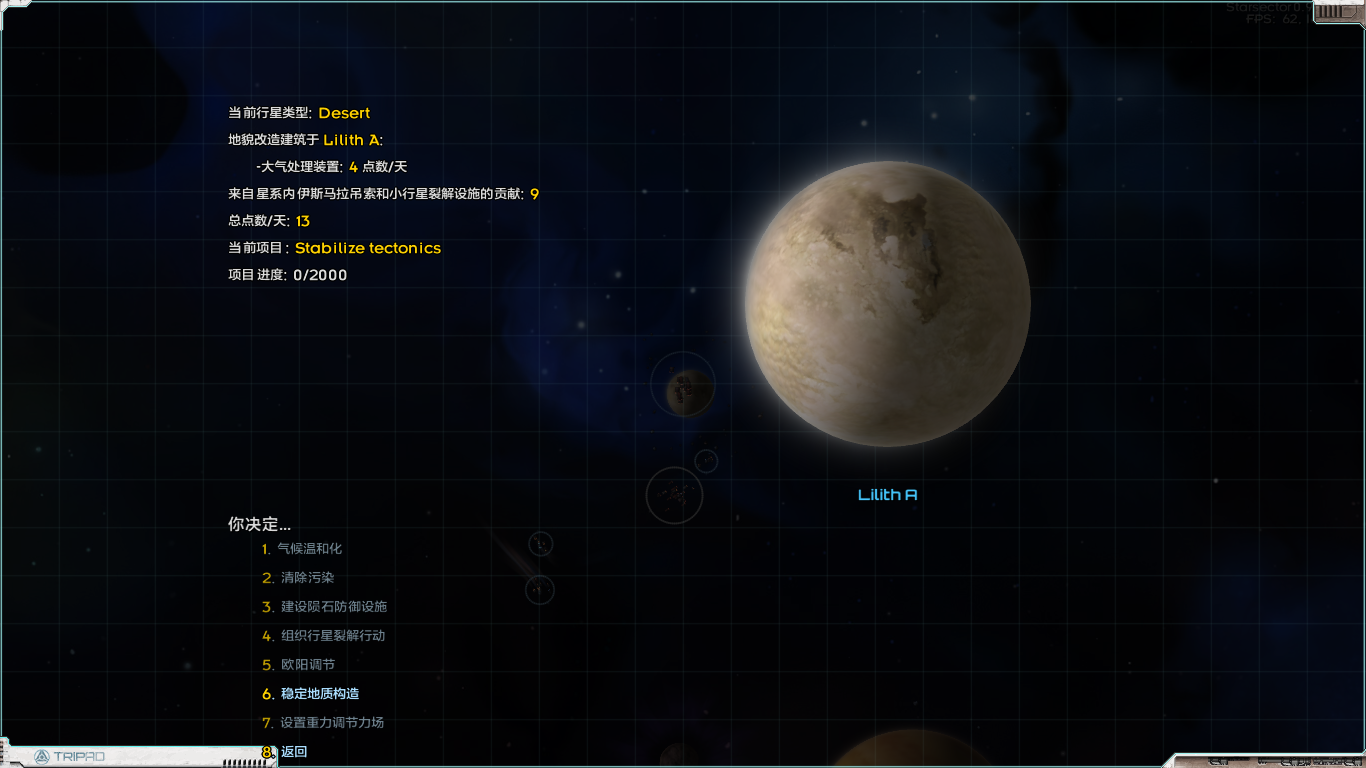Select the 清除污染 option
1366x768 pixels.
[x=305, y=577]
